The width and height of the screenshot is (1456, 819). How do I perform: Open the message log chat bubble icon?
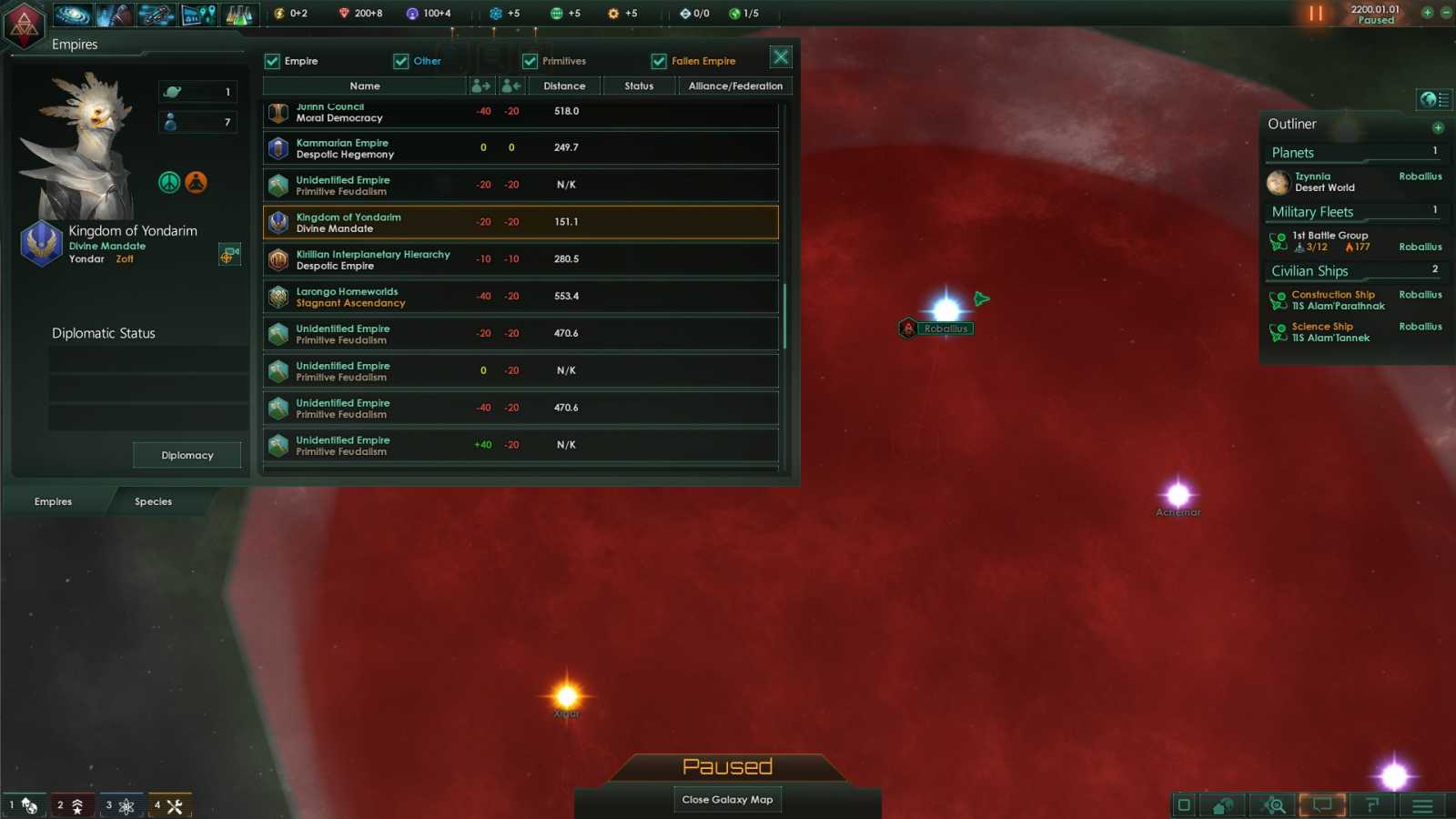coord(1322,804)
